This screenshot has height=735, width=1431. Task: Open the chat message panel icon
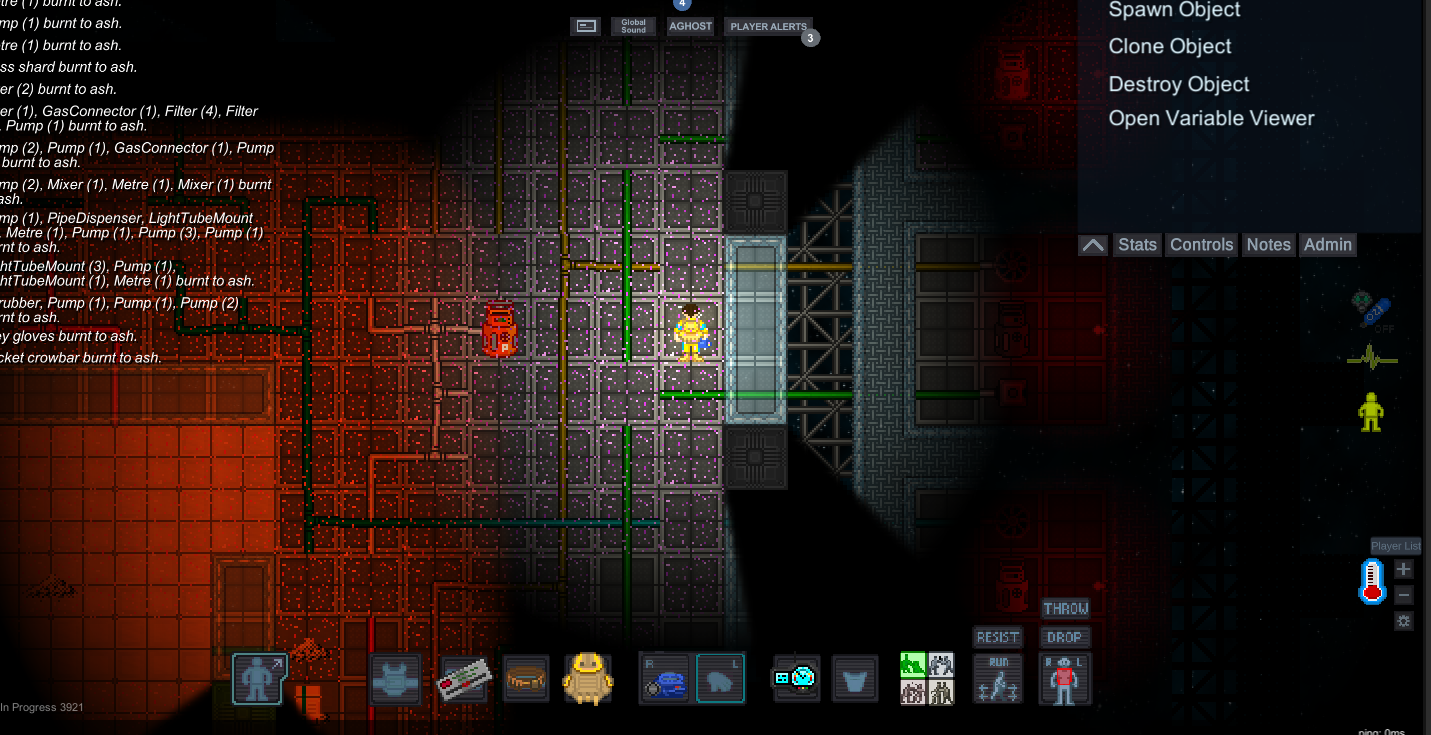click(x=585, y=25)
